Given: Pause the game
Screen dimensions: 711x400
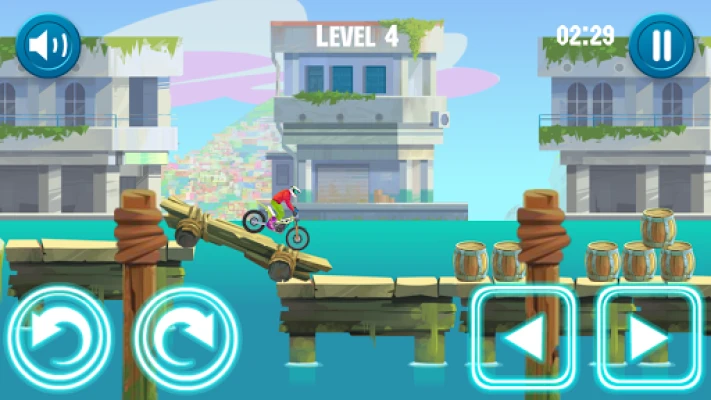Looking at the screenshot, I should 661,45.
